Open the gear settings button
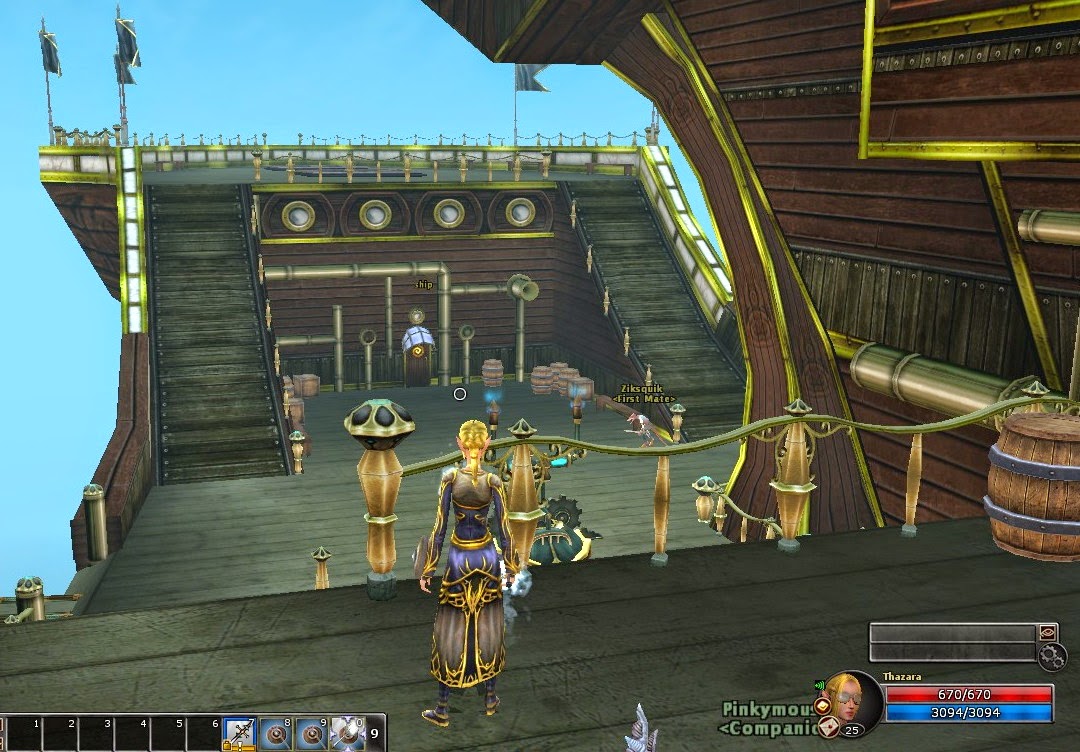The width and height of the screenshot is (1080, 752). (1052, 657)
